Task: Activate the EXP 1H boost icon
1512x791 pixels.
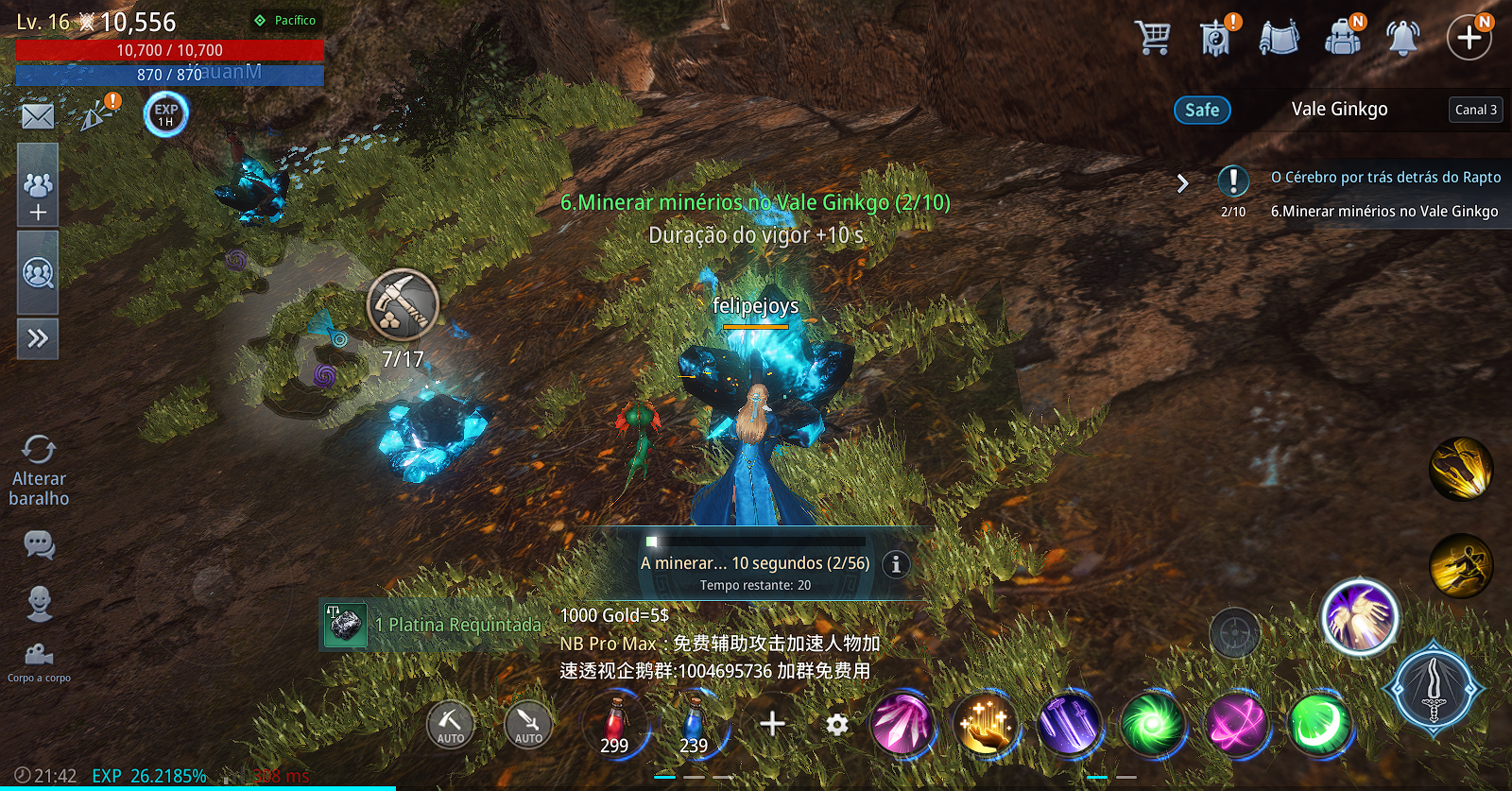Action: tap(166, 115)
